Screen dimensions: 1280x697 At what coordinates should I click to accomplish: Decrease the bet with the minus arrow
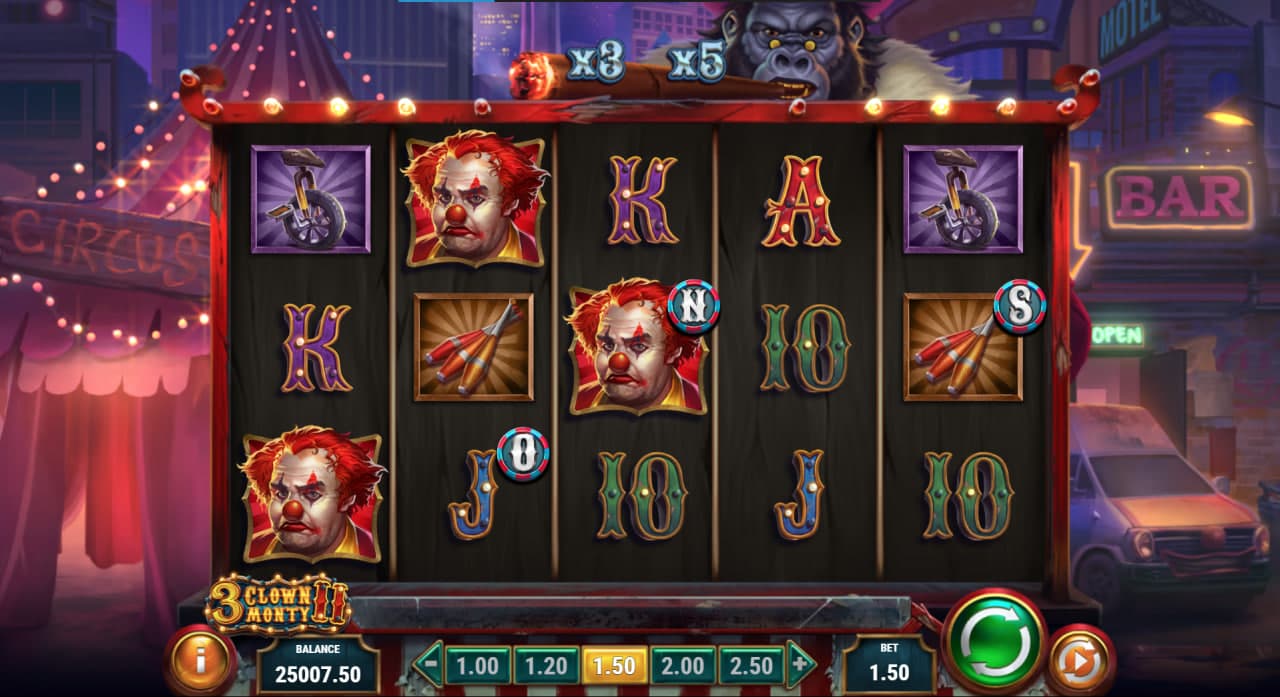(x=428, y=664)
